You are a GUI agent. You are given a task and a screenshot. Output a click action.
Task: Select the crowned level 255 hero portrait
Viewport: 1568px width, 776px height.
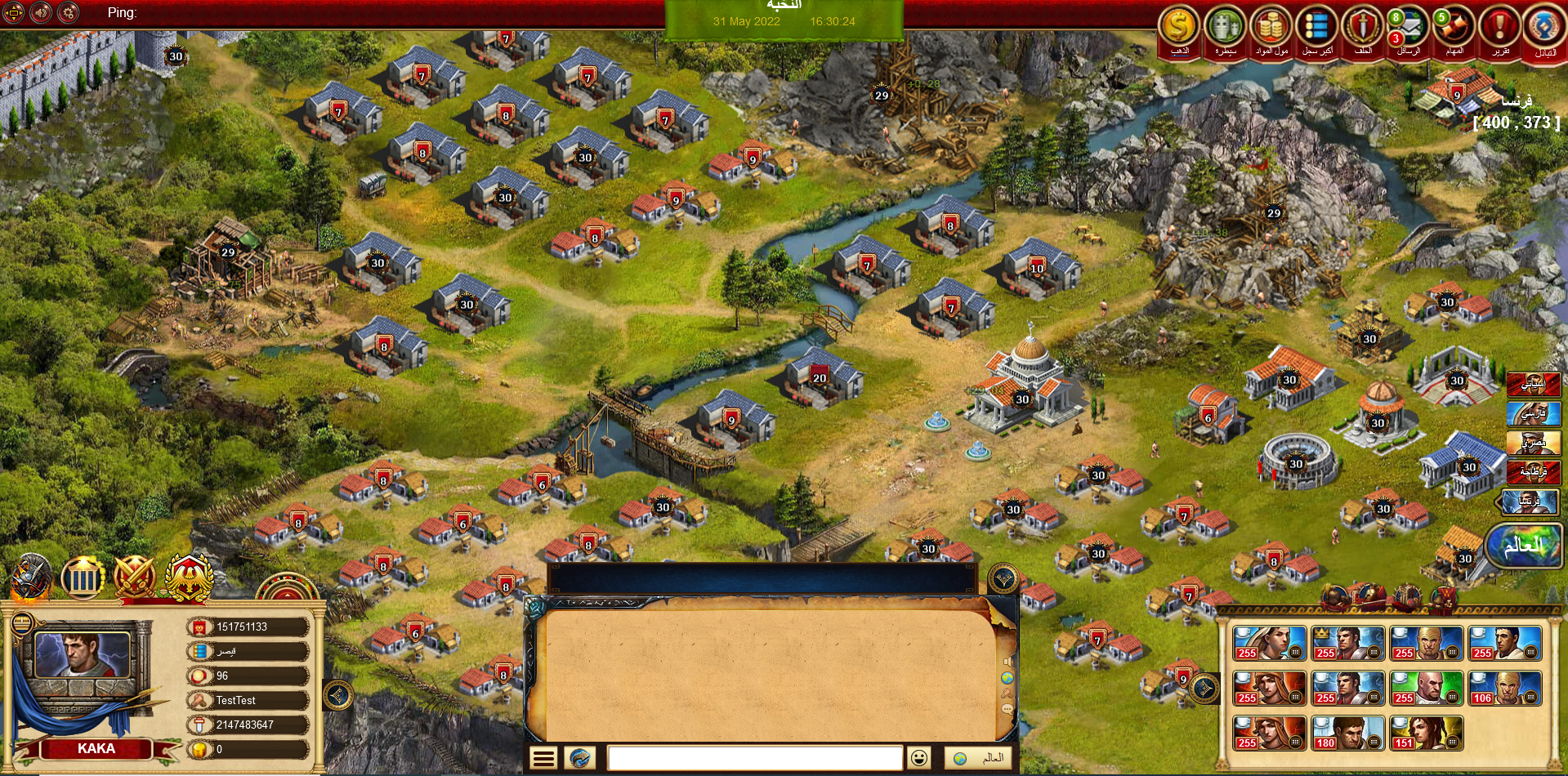1347,644
